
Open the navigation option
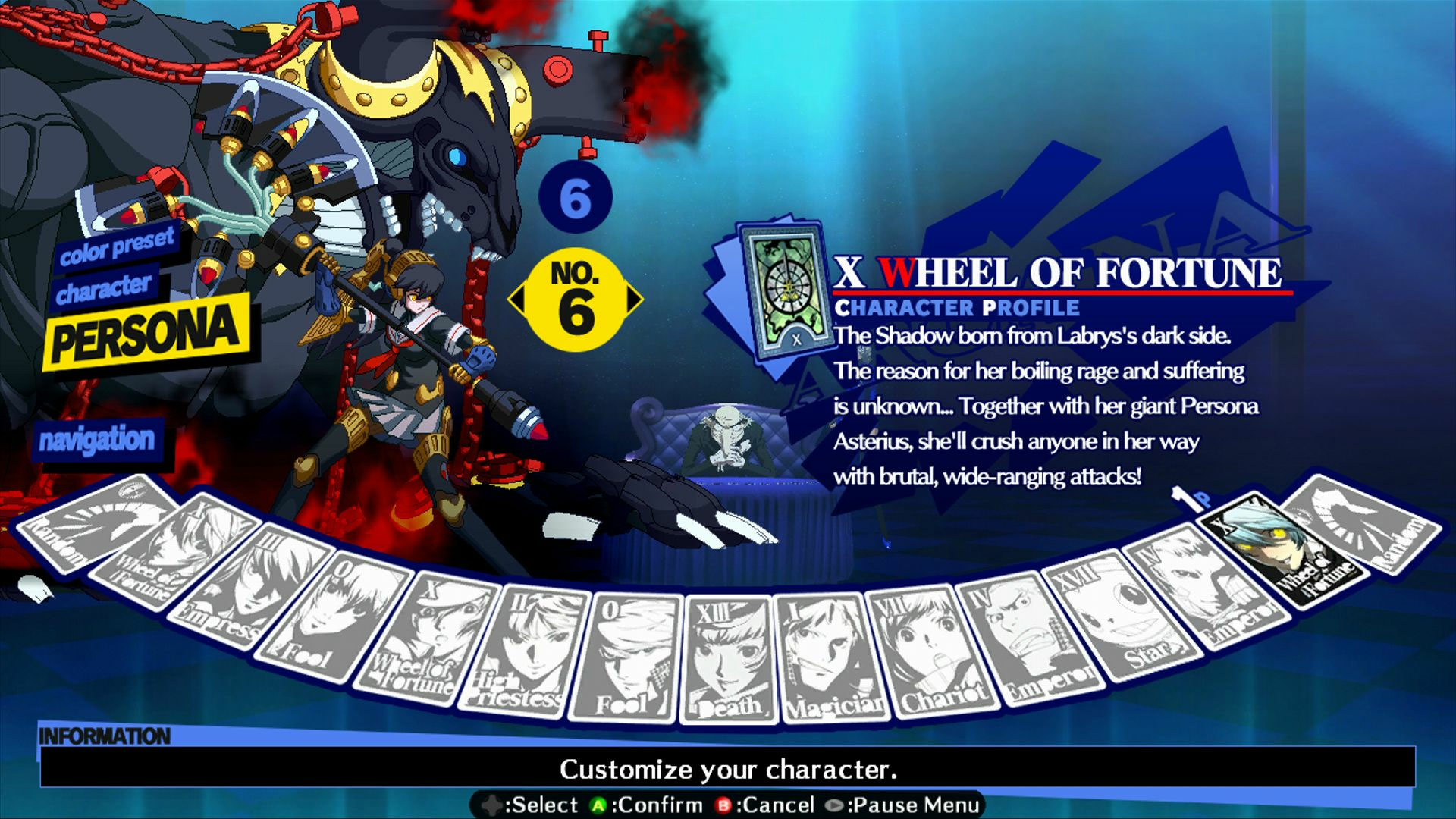click(99, 438)
